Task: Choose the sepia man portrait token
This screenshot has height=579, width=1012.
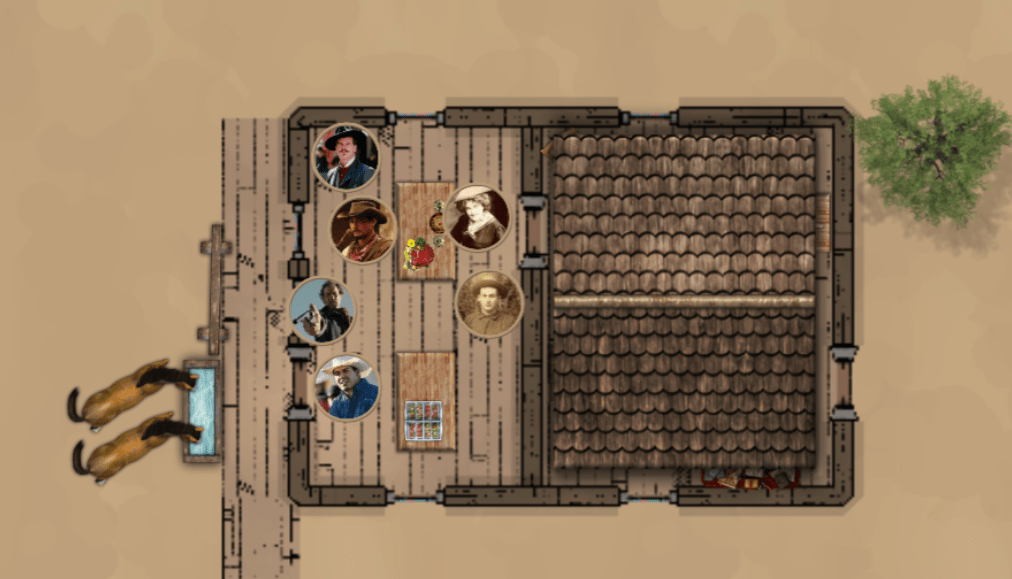Action: (x=489, y=304)
